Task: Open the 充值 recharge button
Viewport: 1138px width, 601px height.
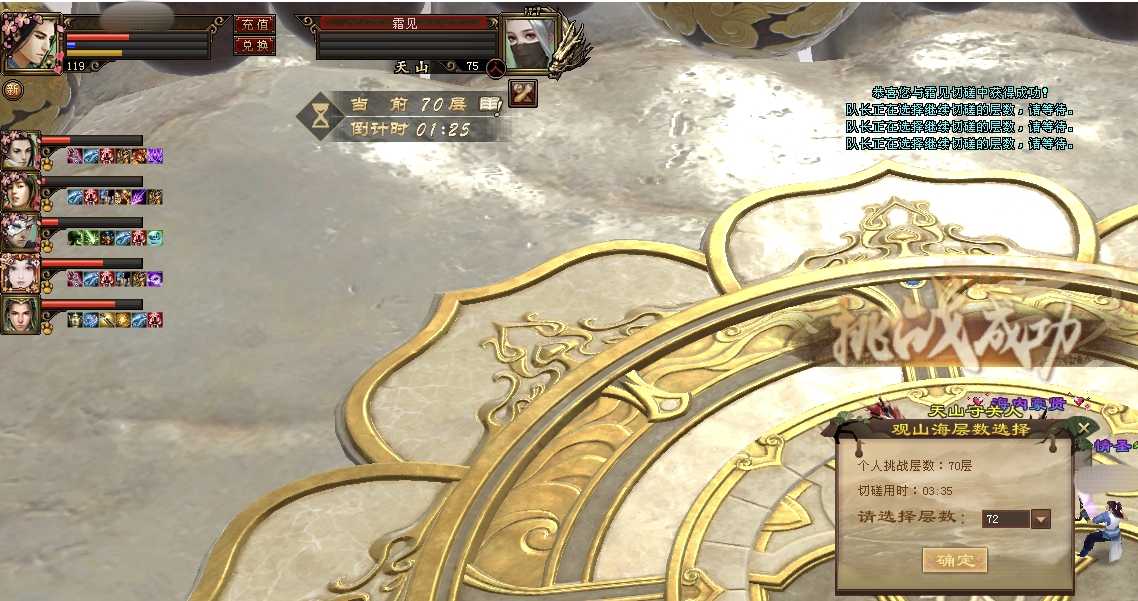Action: coord(254,25)
